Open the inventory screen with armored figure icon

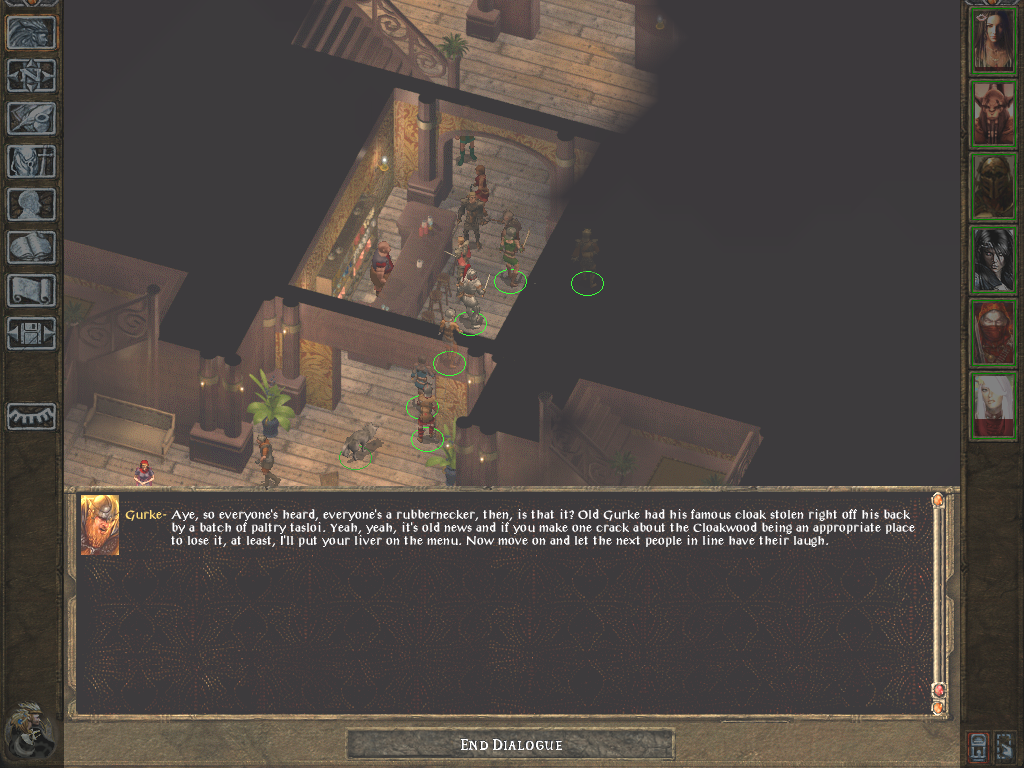coord(31,161)
